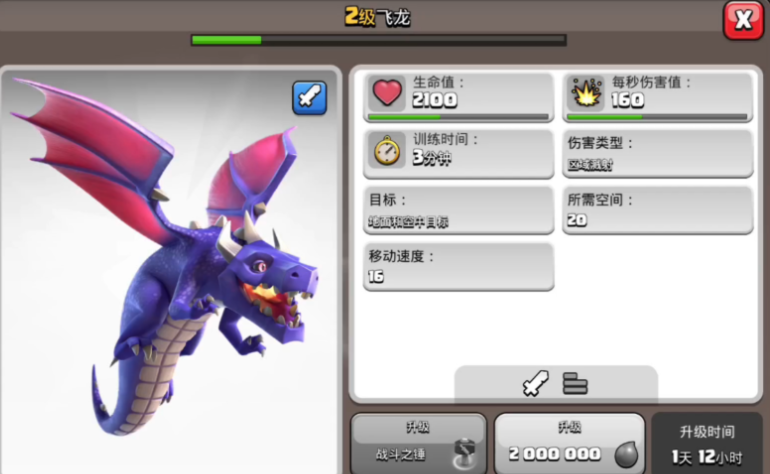Tap the blue sword icon on dragon preview

pyautogui.click(x=309, y=97)
